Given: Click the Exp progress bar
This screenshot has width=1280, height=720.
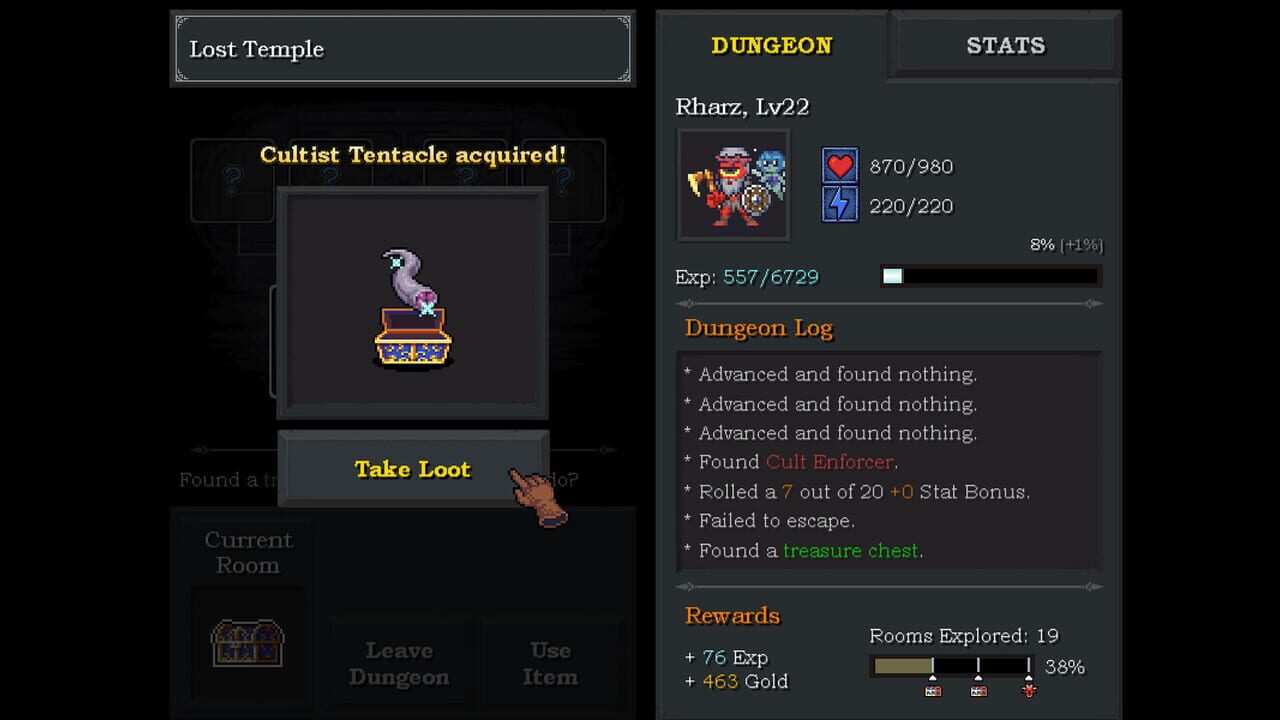Looking at the screenshot, I should point(988,276).
